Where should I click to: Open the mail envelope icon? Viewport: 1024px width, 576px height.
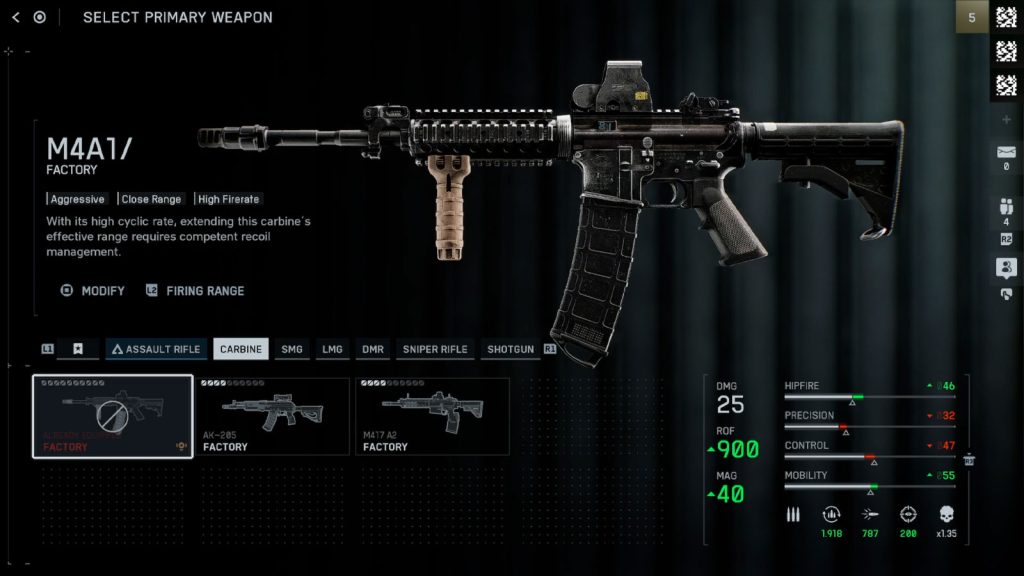pos(1006,152)
